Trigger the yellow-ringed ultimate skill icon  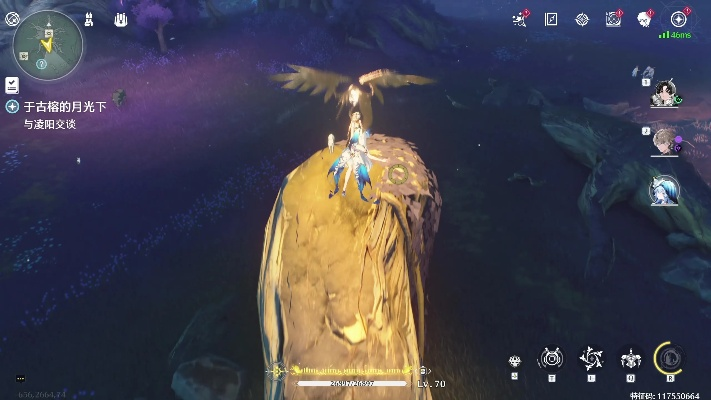tap(669, 358)
